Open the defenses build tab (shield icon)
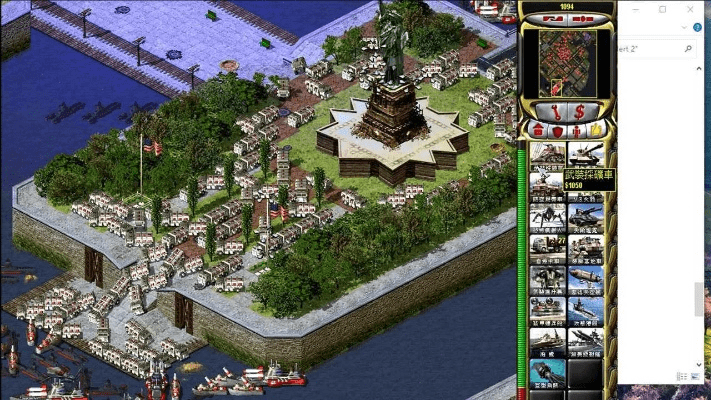 pyautogui.click(x=557, y=130)
